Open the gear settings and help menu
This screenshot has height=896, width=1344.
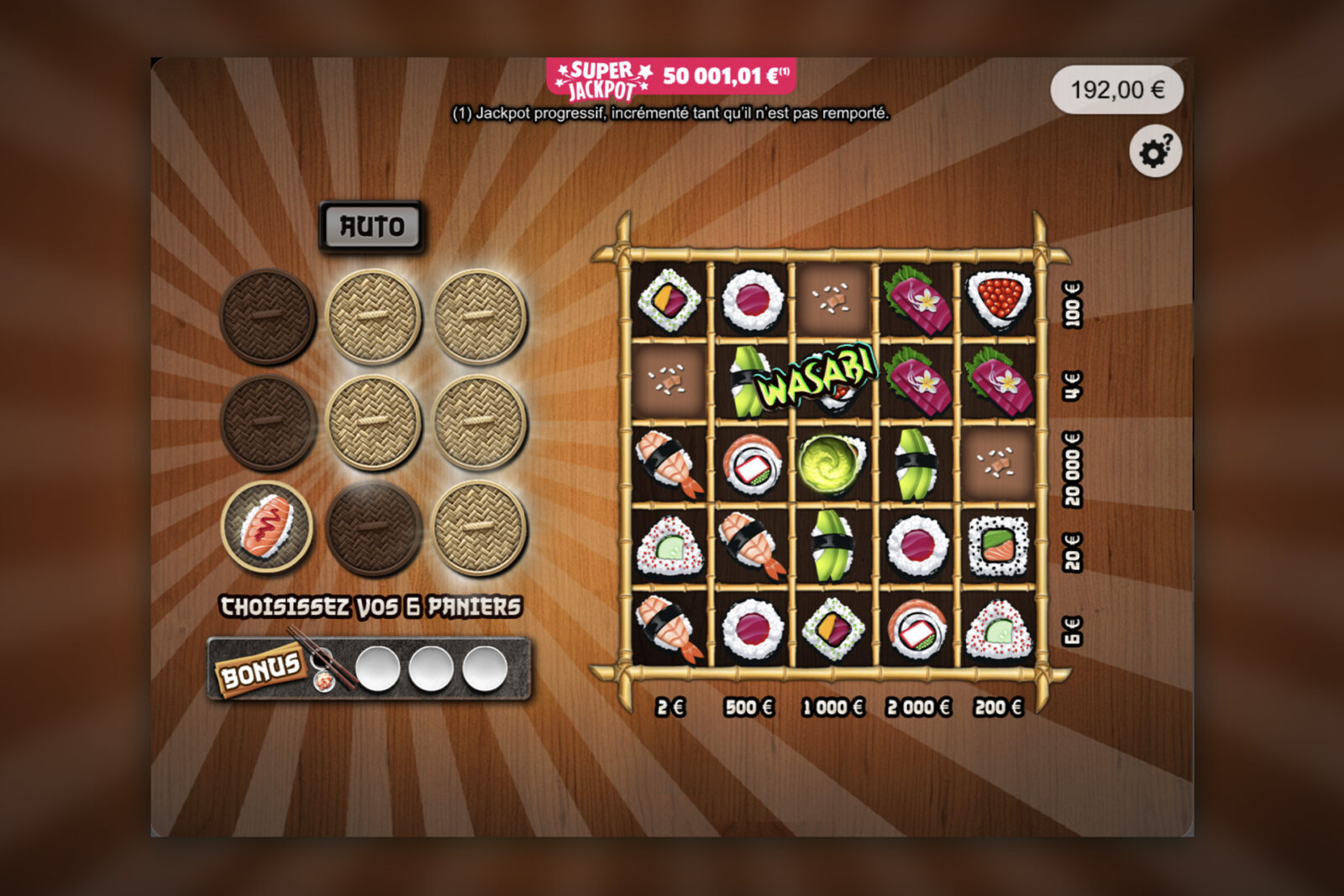coord(1155,152)
